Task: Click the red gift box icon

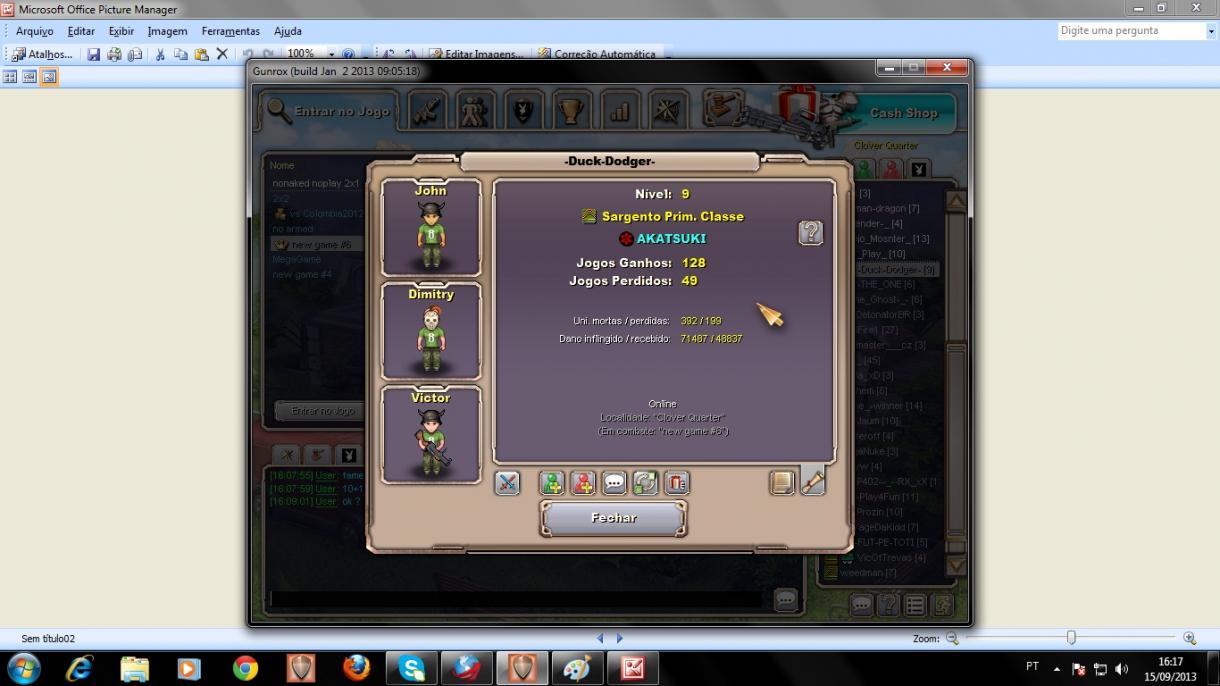Action: click(x=676, y=483)
